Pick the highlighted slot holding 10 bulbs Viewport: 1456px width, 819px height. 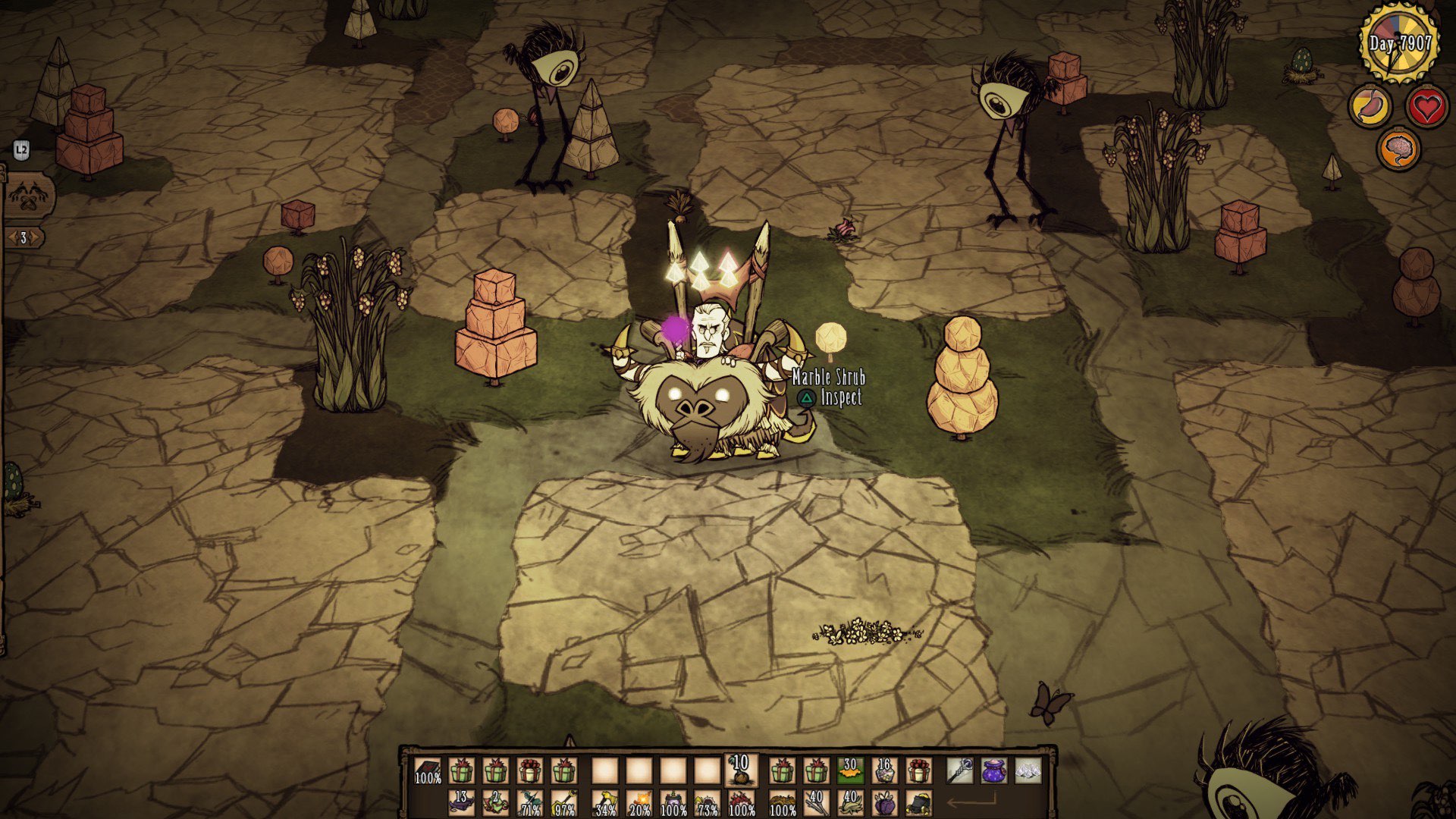coord(740,770)
